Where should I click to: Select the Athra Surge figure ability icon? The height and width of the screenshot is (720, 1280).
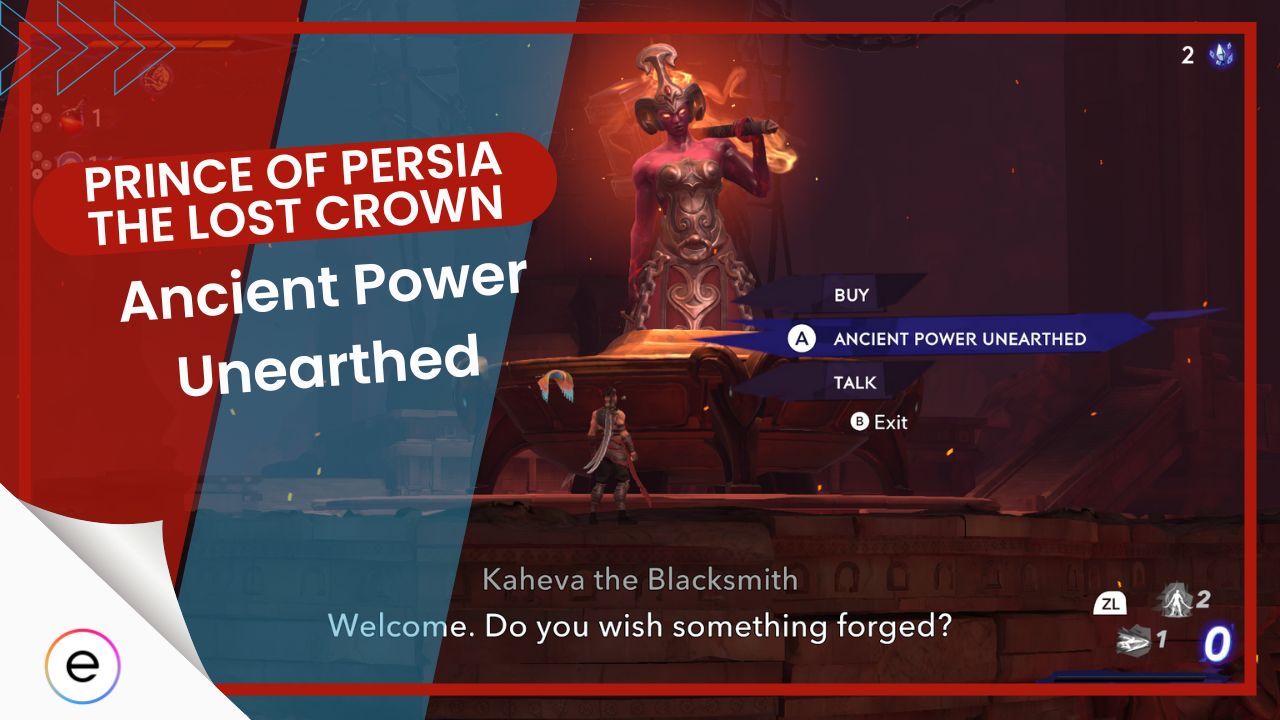(1175, 601)
